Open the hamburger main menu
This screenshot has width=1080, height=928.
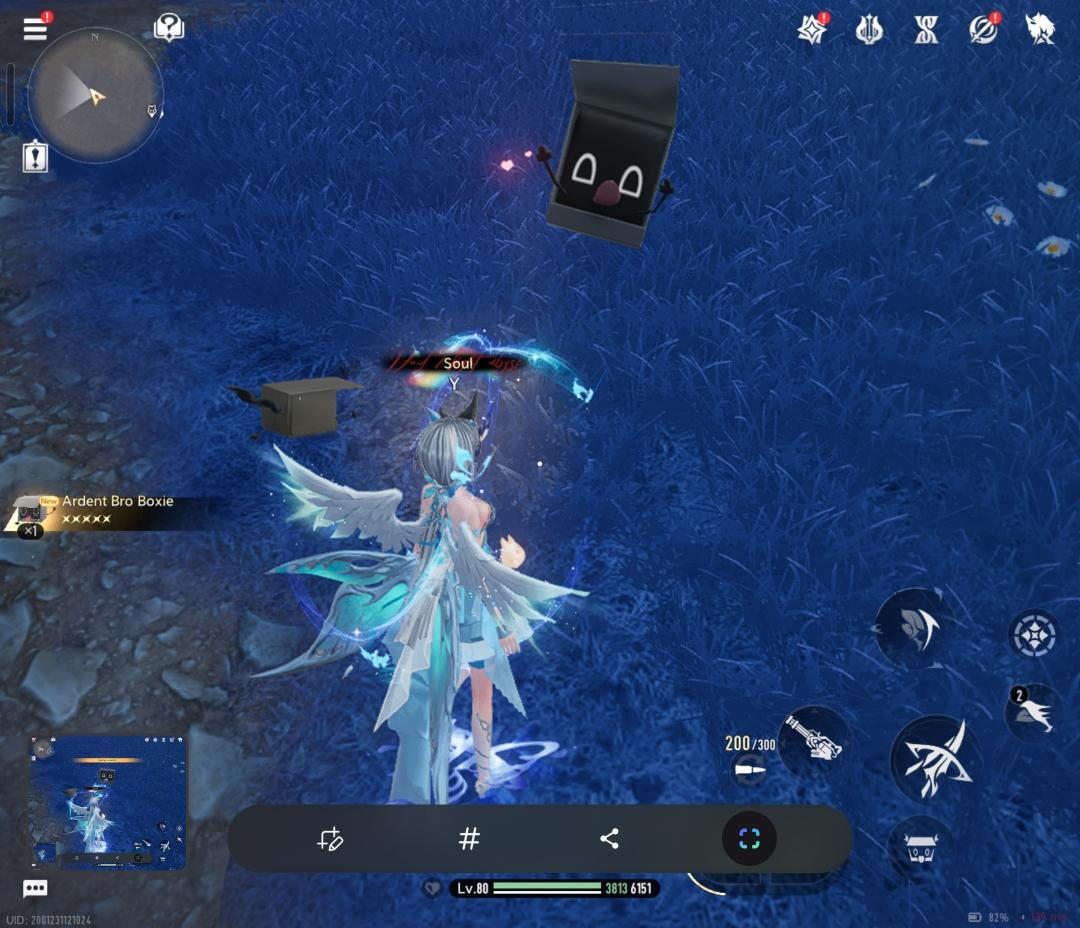[35, 28]
